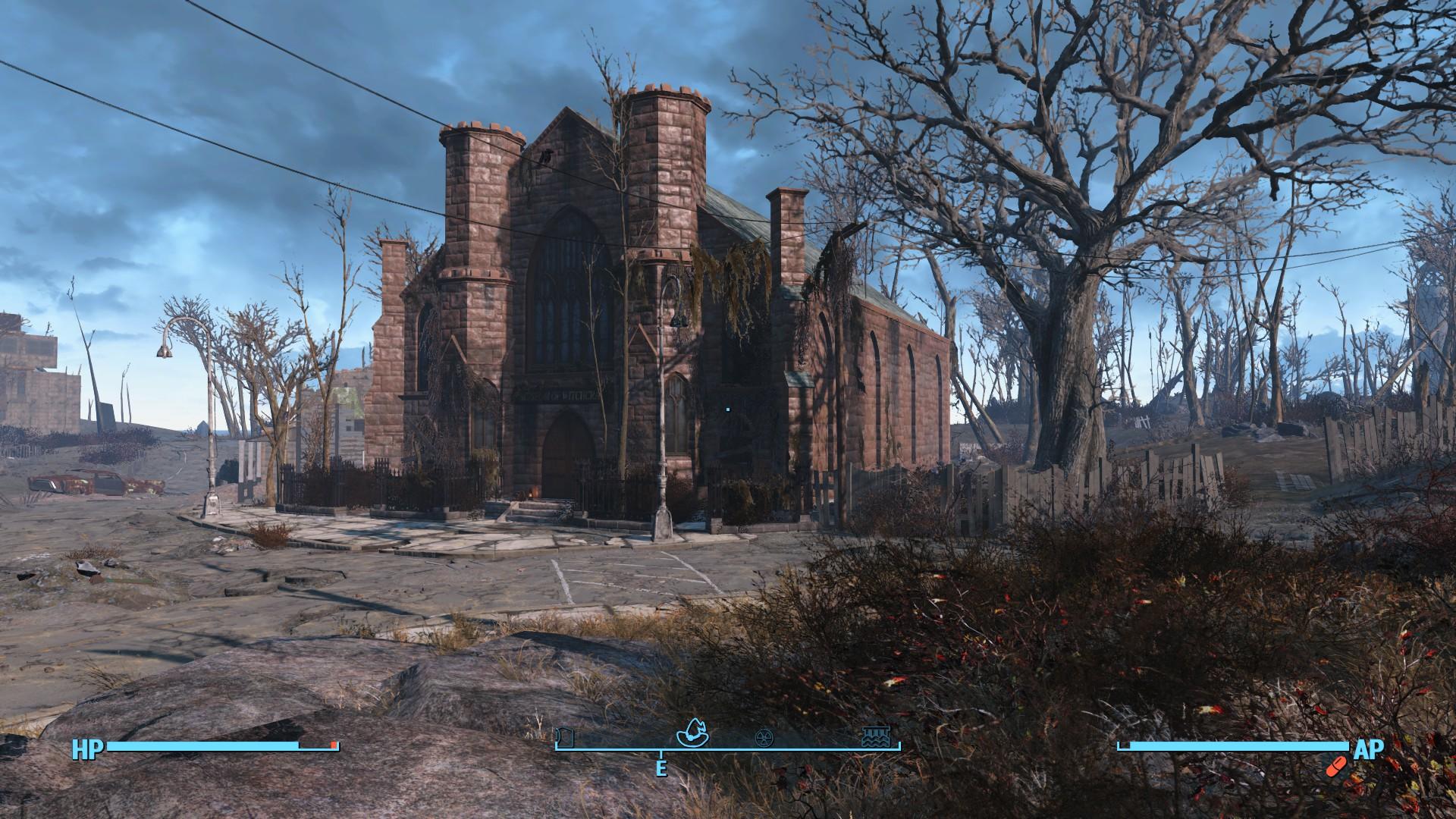Click the partly hidden marker at the compass's left end
The image size is (1456, 819).
[563, 737]
